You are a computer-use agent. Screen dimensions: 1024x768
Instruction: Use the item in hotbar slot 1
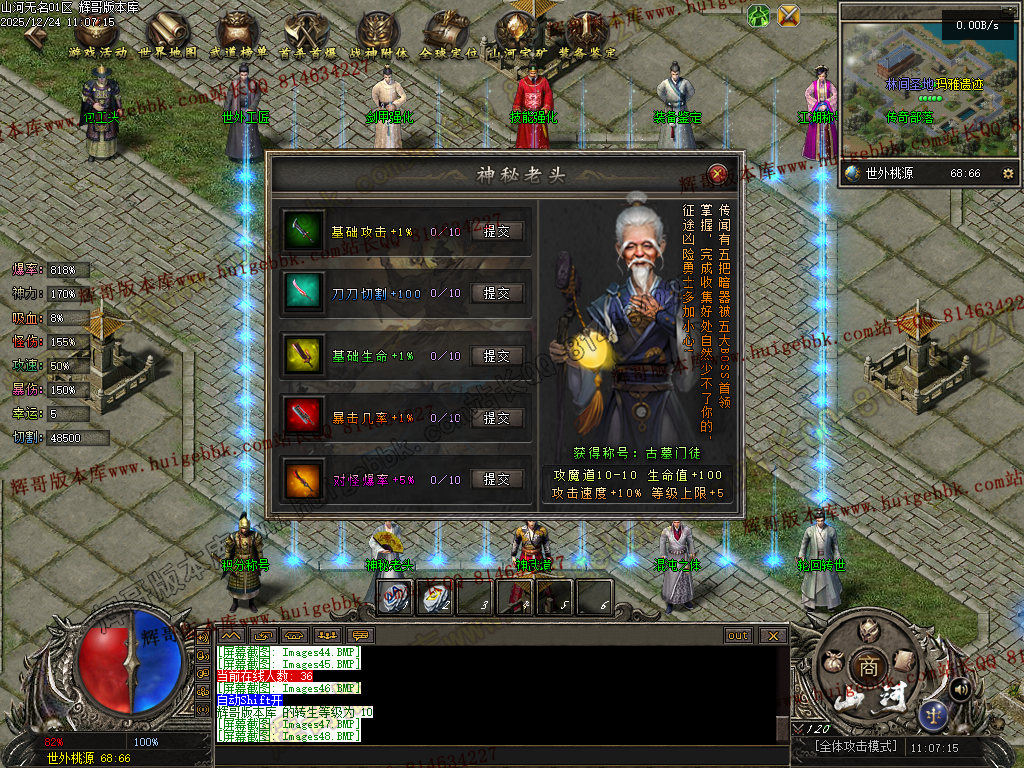click(x=394, y=597)
